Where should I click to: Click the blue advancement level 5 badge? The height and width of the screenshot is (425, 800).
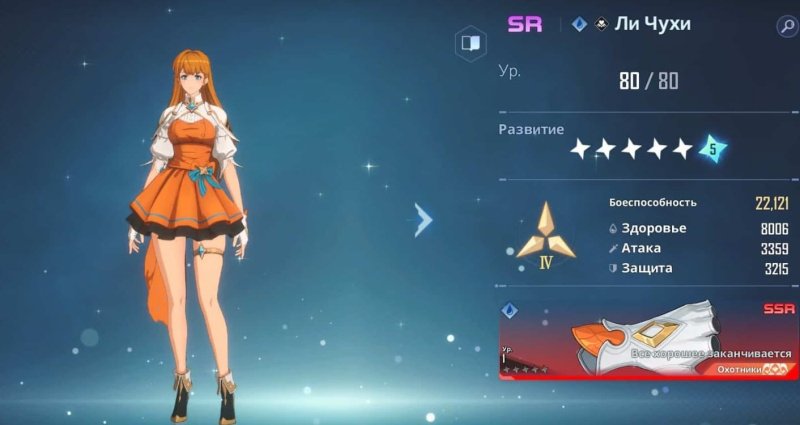point(711,149)
